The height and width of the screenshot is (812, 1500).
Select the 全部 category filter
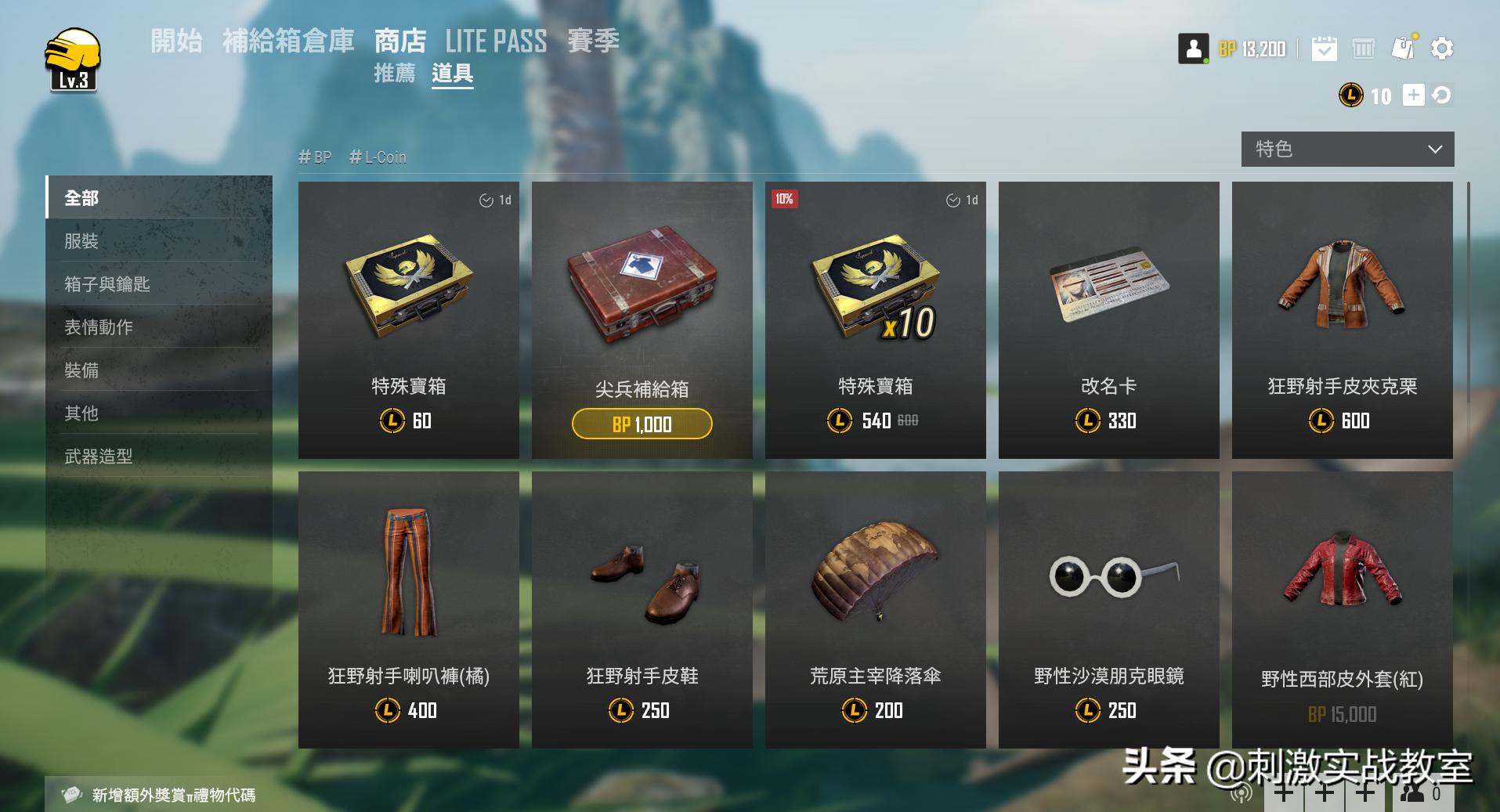click(x=81, y=198)
